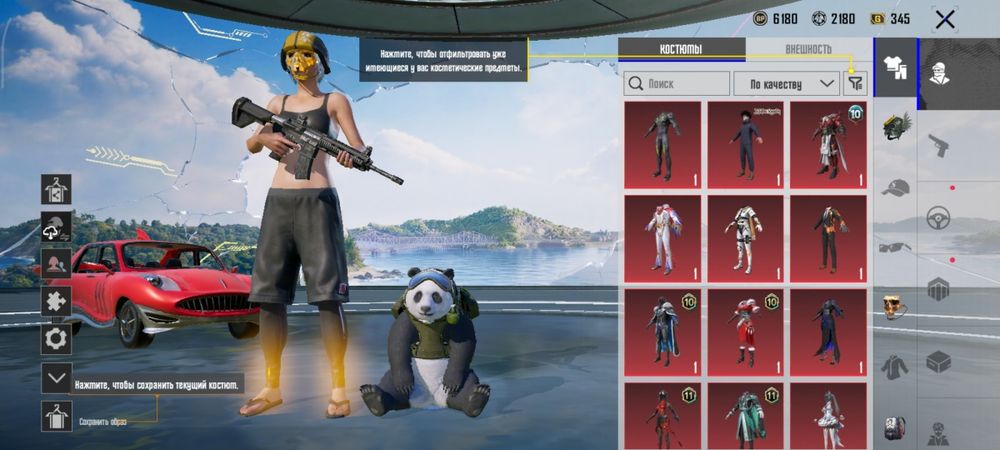
Task: Toggle the owned-items filter funnel button
Action: click(855, 83)
